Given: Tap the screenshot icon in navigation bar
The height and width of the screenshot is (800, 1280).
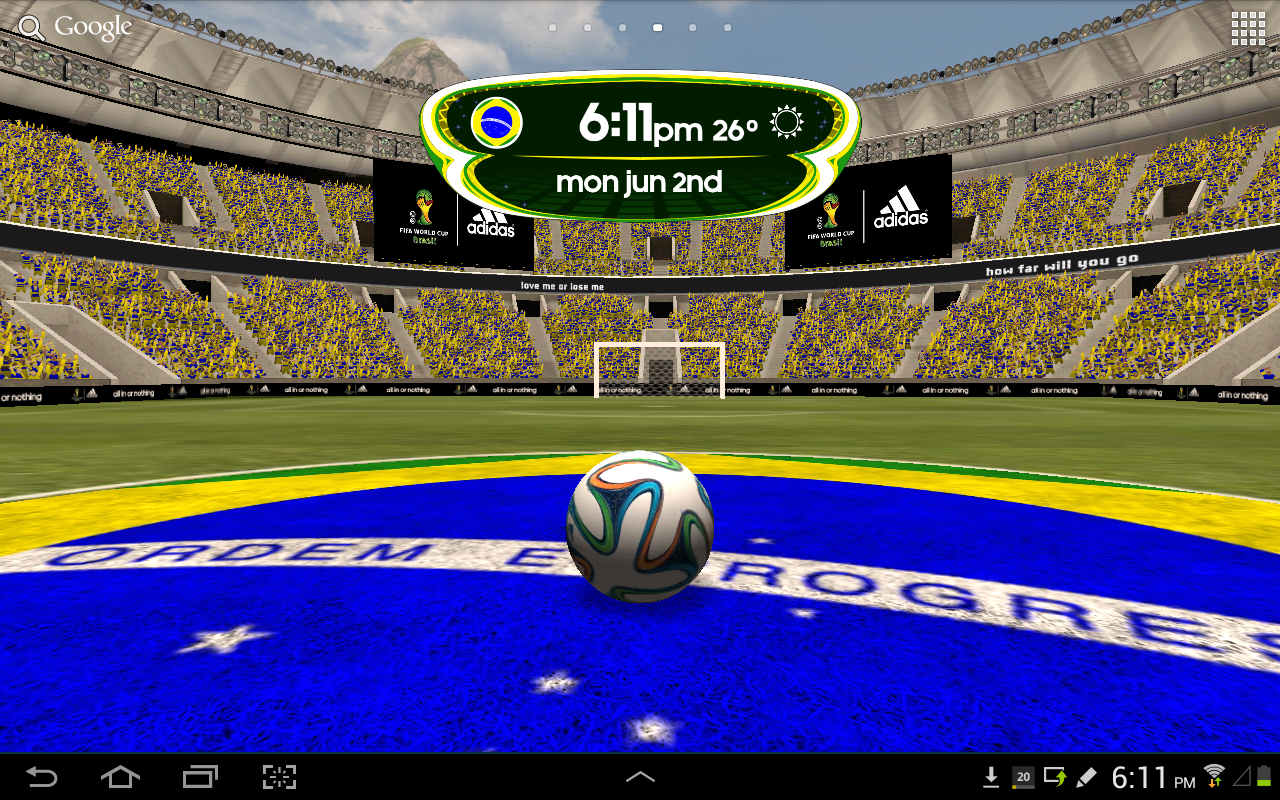Looking at the screenshot, I should [279, 777].
